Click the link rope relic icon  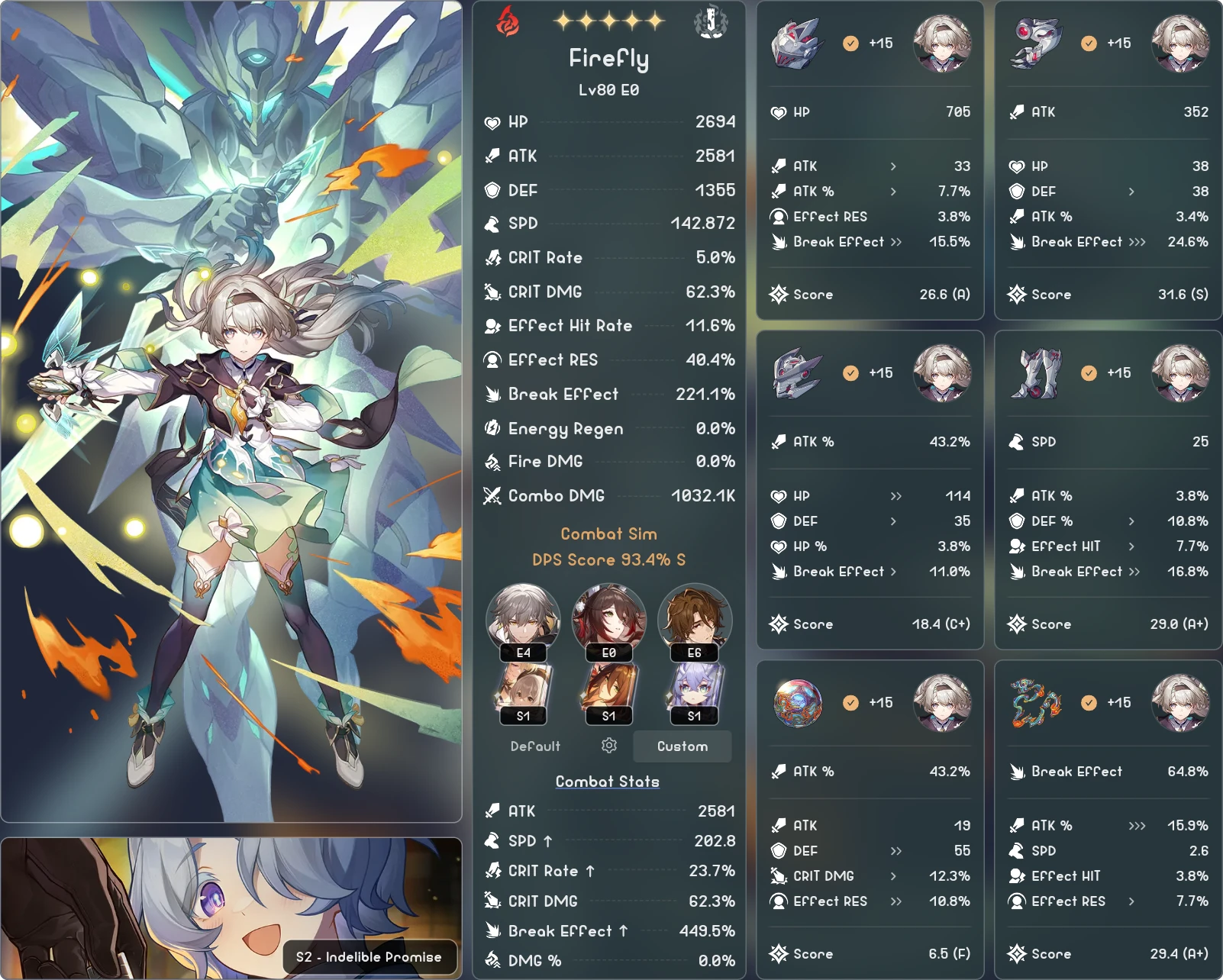click(1038, 704)
